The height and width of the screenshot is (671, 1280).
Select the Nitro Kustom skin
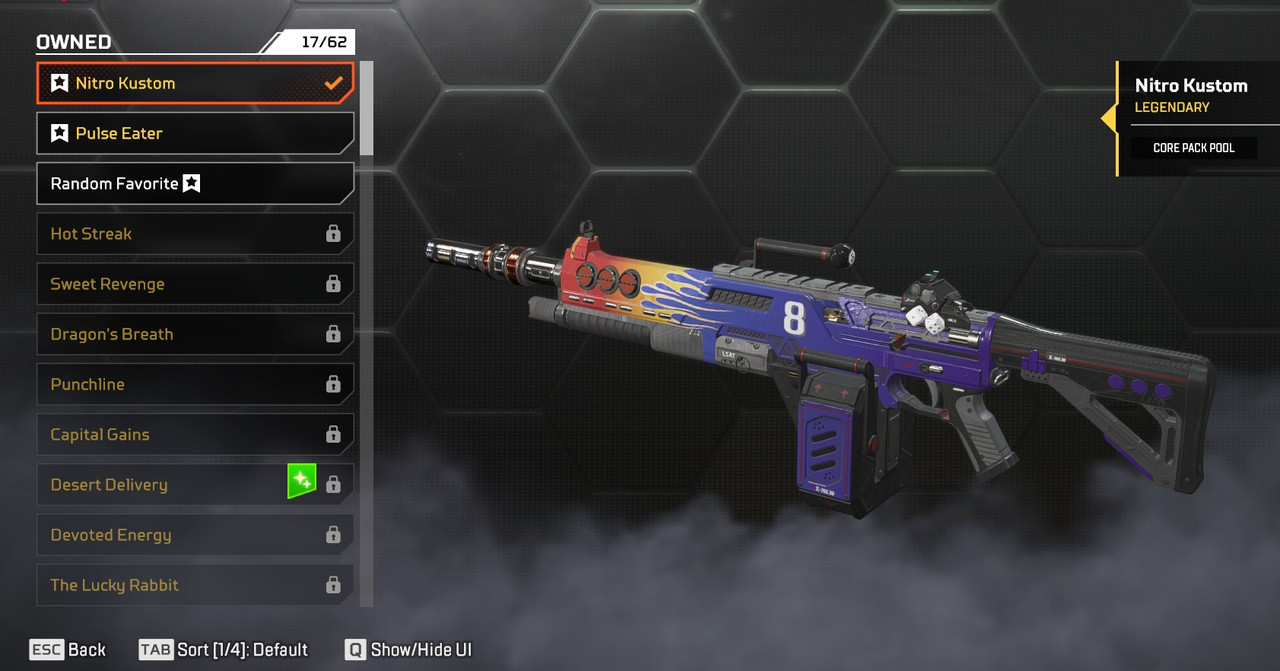coord(195,83)
